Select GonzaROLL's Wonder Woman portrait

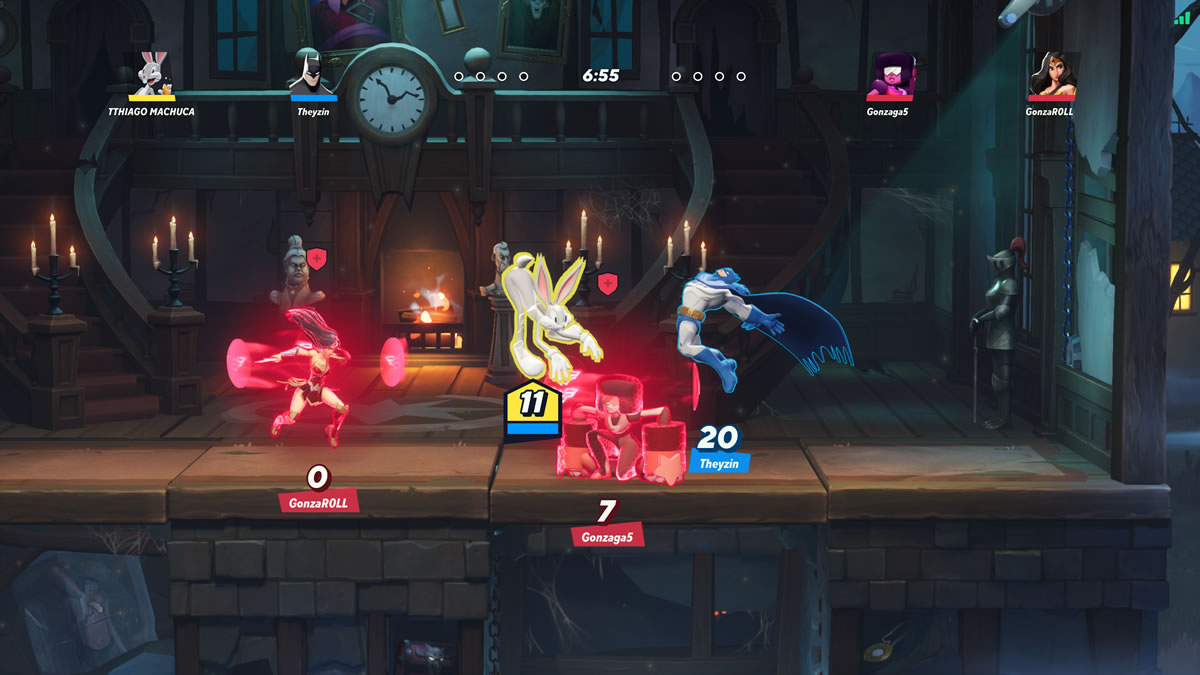[x=1051, y=75]
